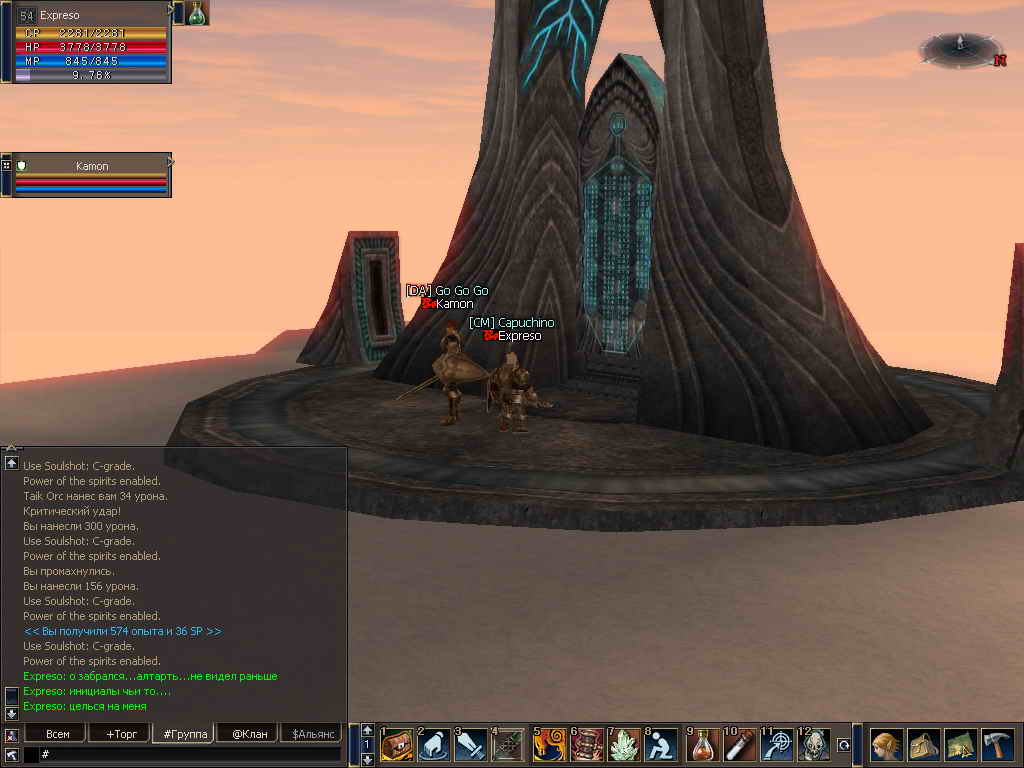
Task: Switch to the @Клан chat tab
Action: (x=248, y=734)
